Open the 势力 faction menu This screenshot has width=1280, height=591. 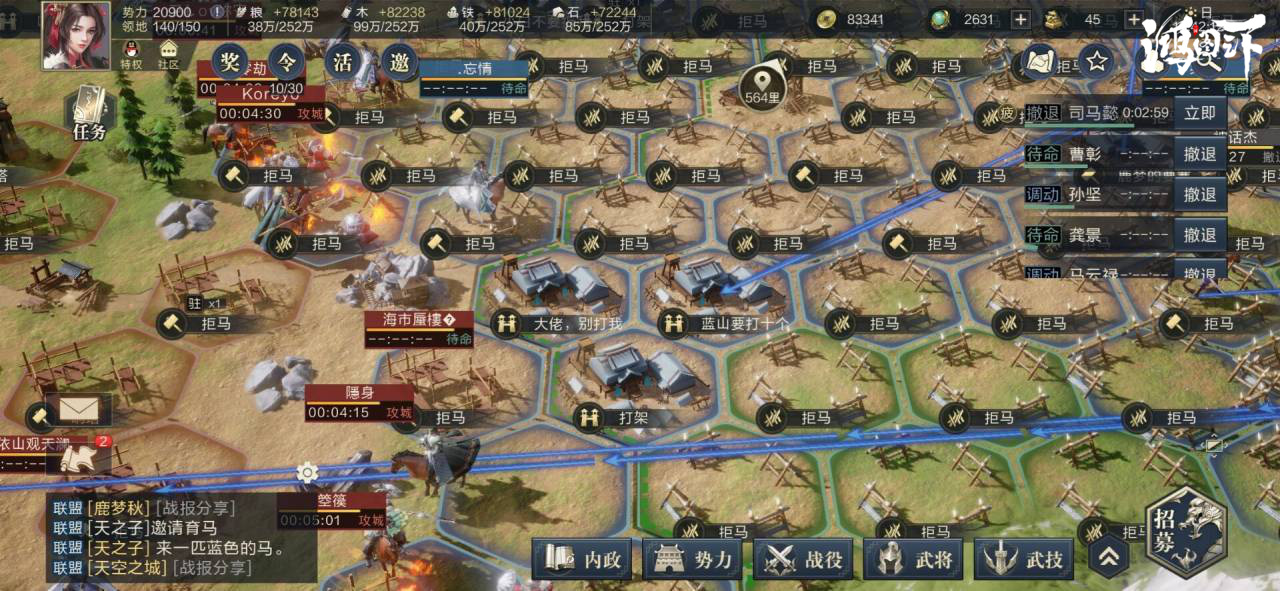coord(692,560)
